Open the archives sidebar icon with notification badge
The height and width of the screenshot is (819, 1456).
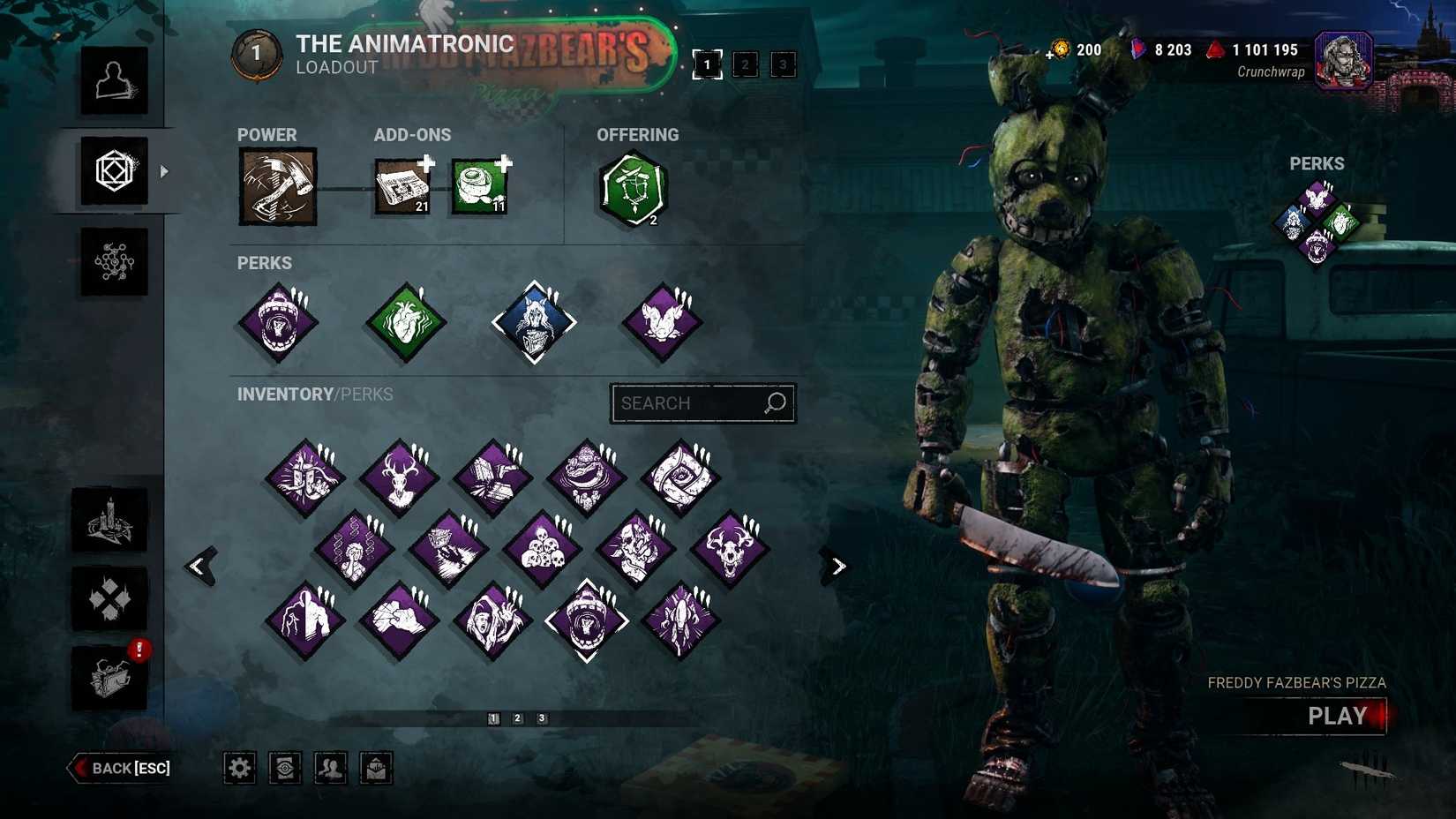pyautogui.click(x=111, y=678)
